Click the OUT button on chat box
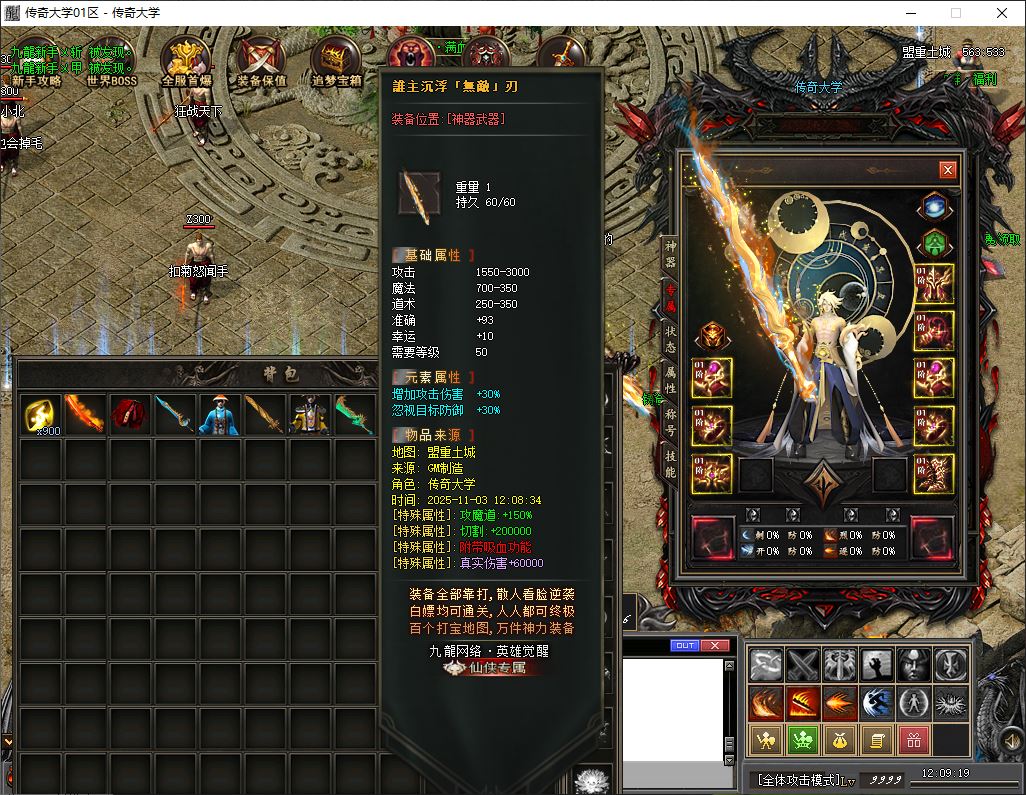 [685, 646]
